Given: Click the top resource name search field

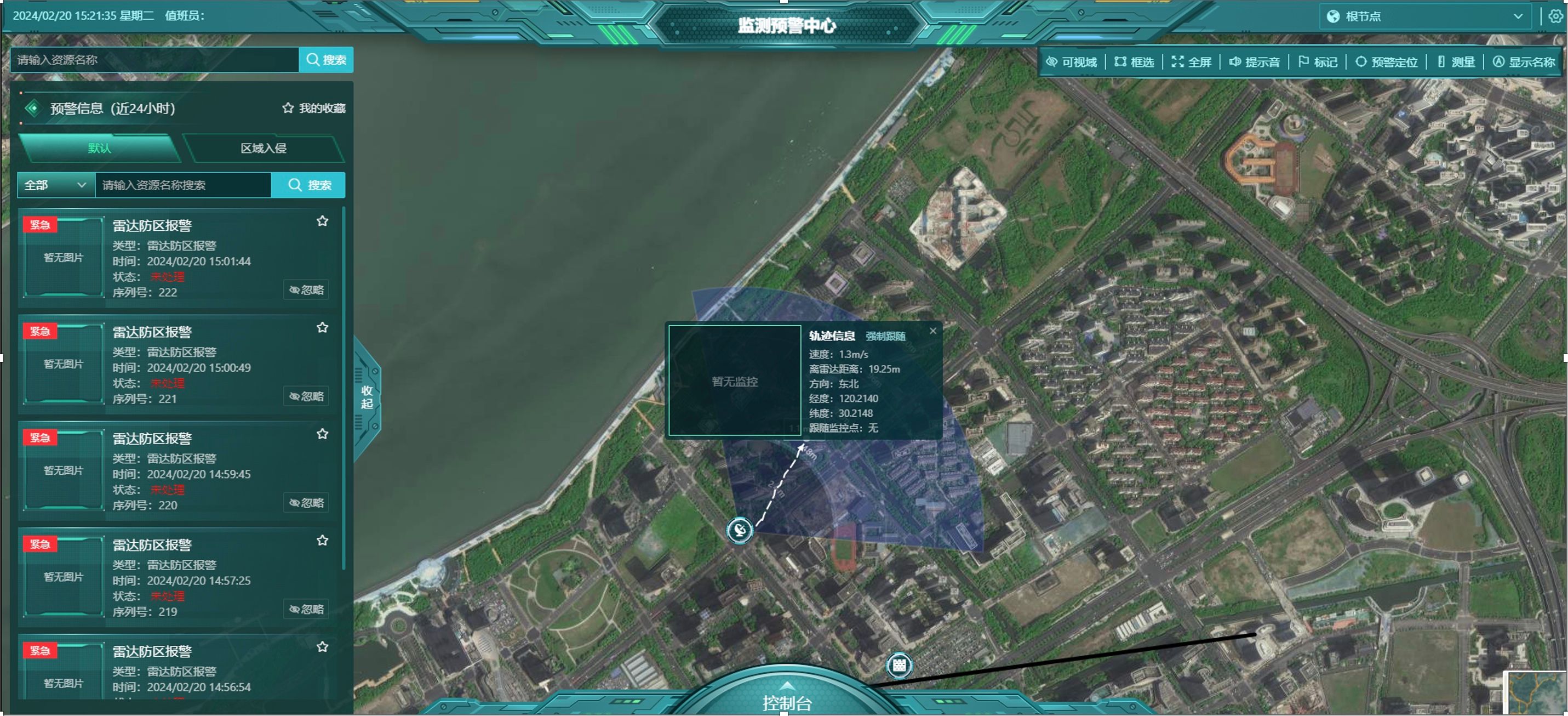Looking at the screenshot, I should (x=155, y=60).
